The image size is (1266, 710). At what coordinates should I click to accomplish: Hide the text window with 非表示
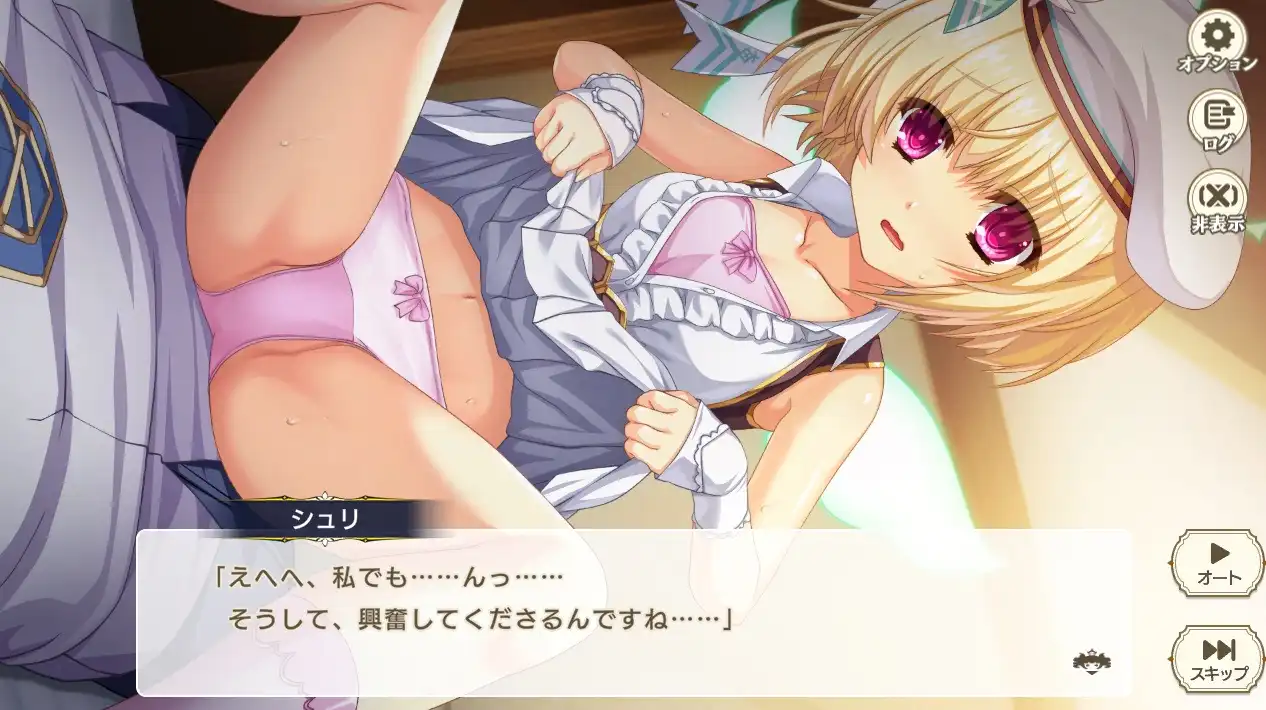1217,202
